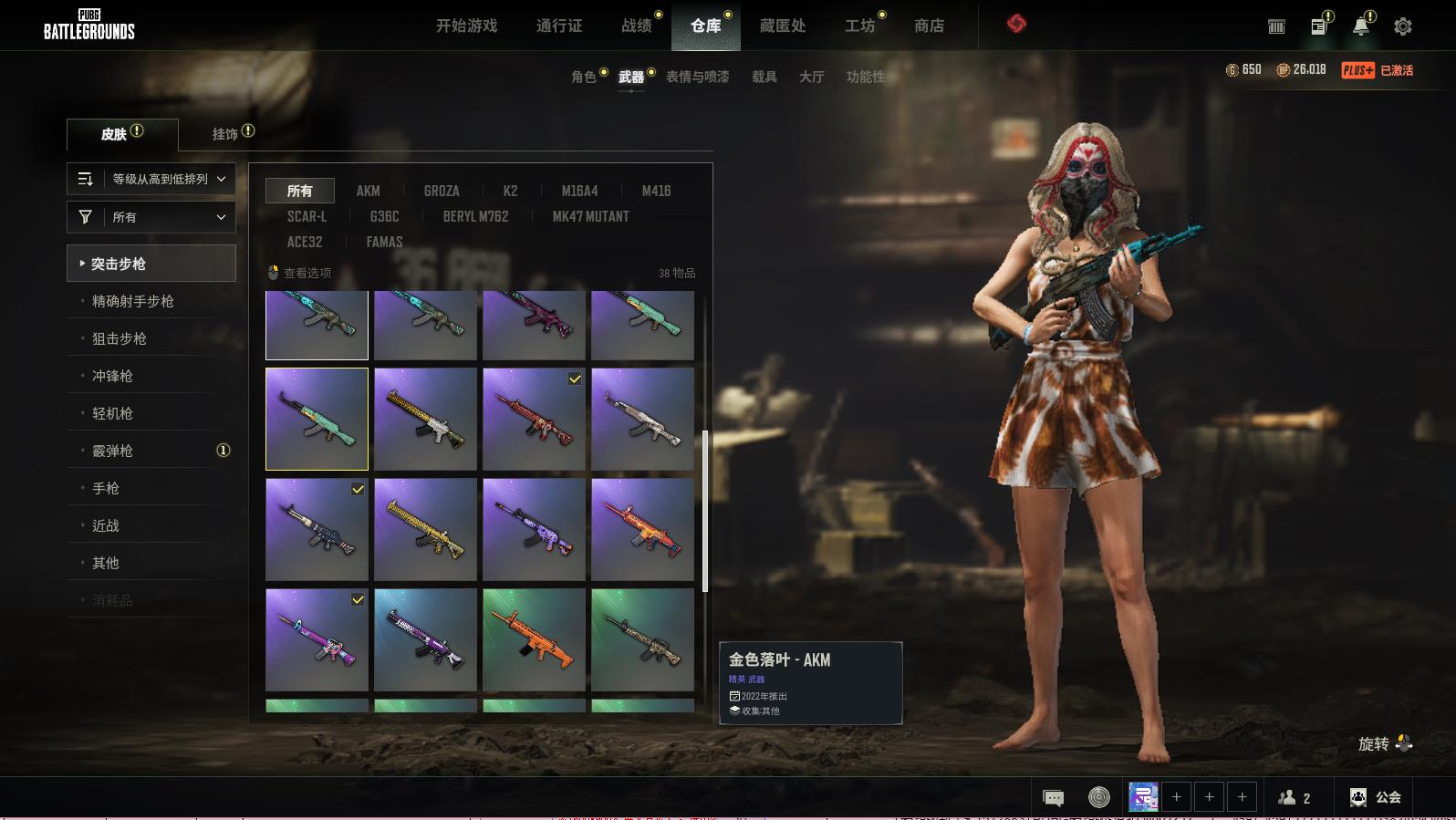Select the 载具 vehicle sub-tab
The image size is (1456, 820).
[764, 77]
